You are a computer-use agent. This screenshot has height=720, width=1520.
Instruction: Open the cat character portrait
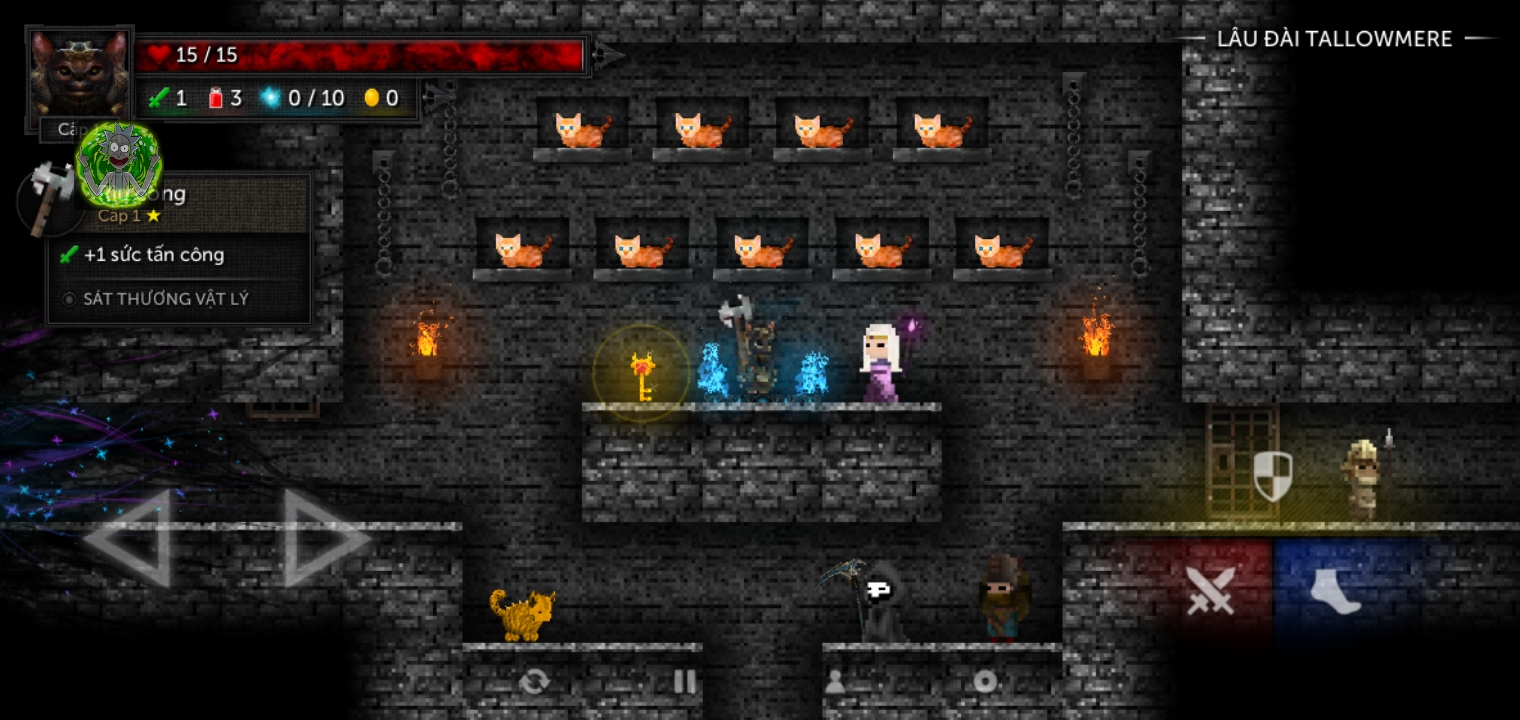pyautogui.click(x=78, y=76)
